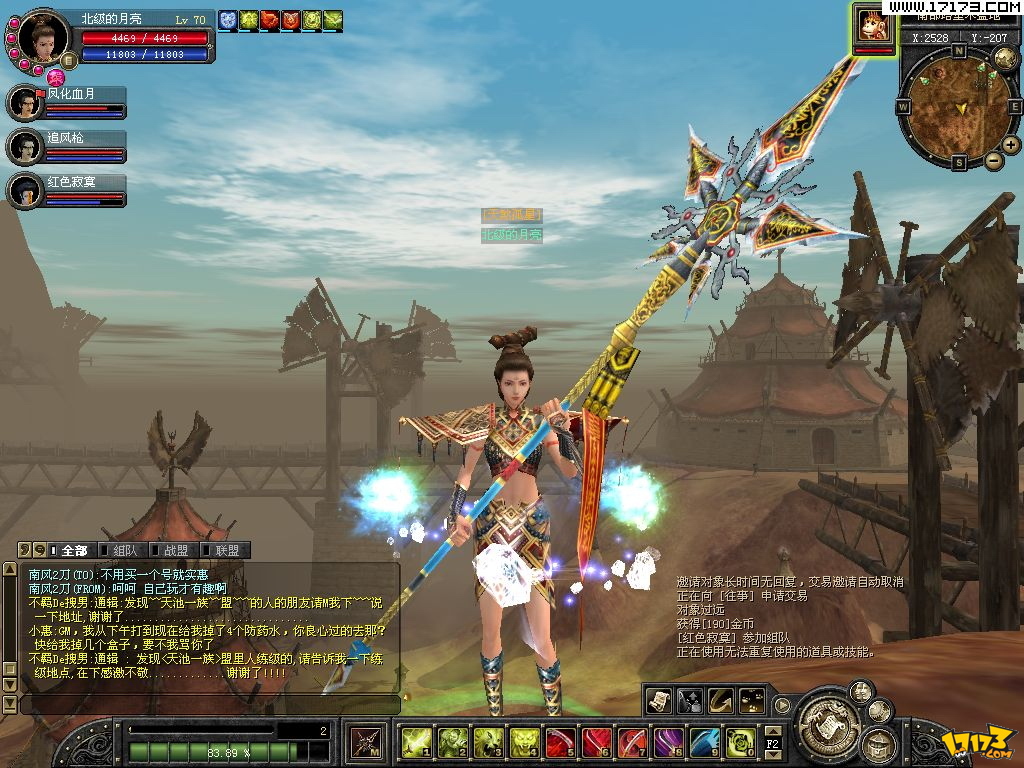Choose party member 红色寂寞
This screenshot has height=768, width=1024.
coord(24,190)
